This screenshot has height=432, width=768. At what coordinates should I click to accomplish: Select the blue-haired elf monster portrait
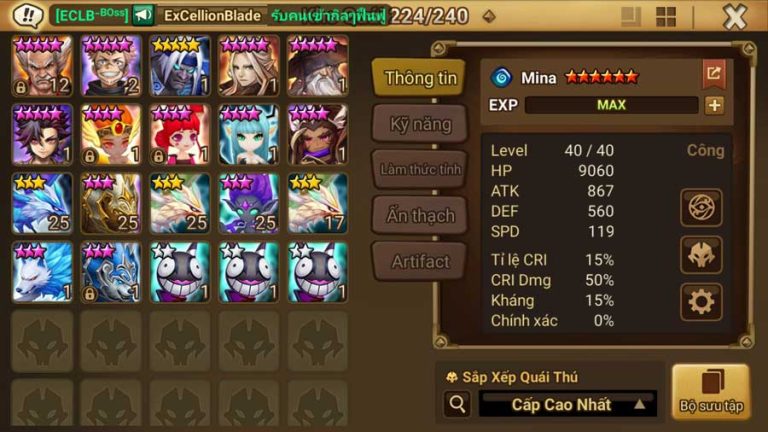(249, 135)
